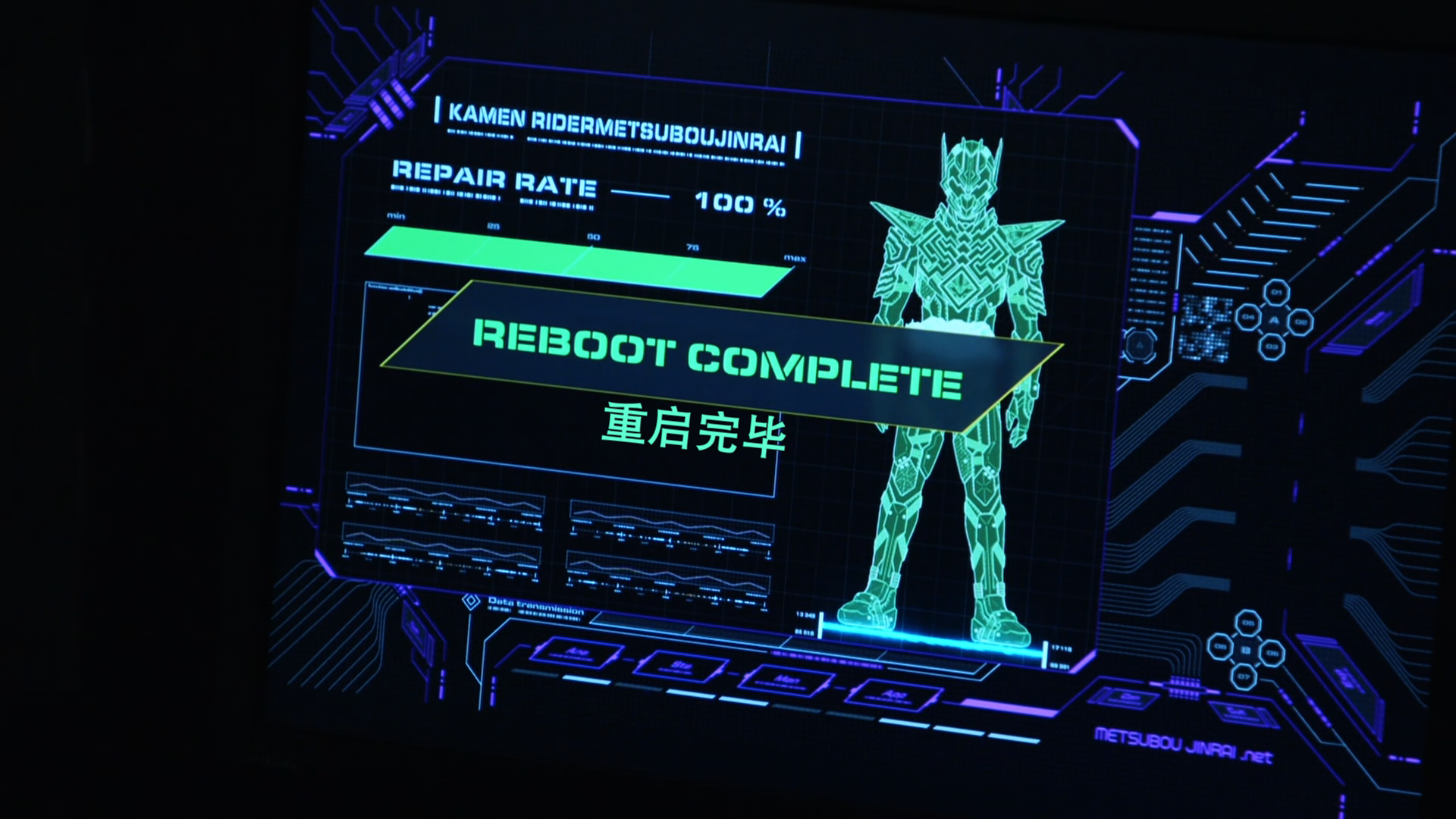Viewport: 1456px width, 819px height.
Task: Click the Data transmission diamond icon
Action: click(471, 602)
